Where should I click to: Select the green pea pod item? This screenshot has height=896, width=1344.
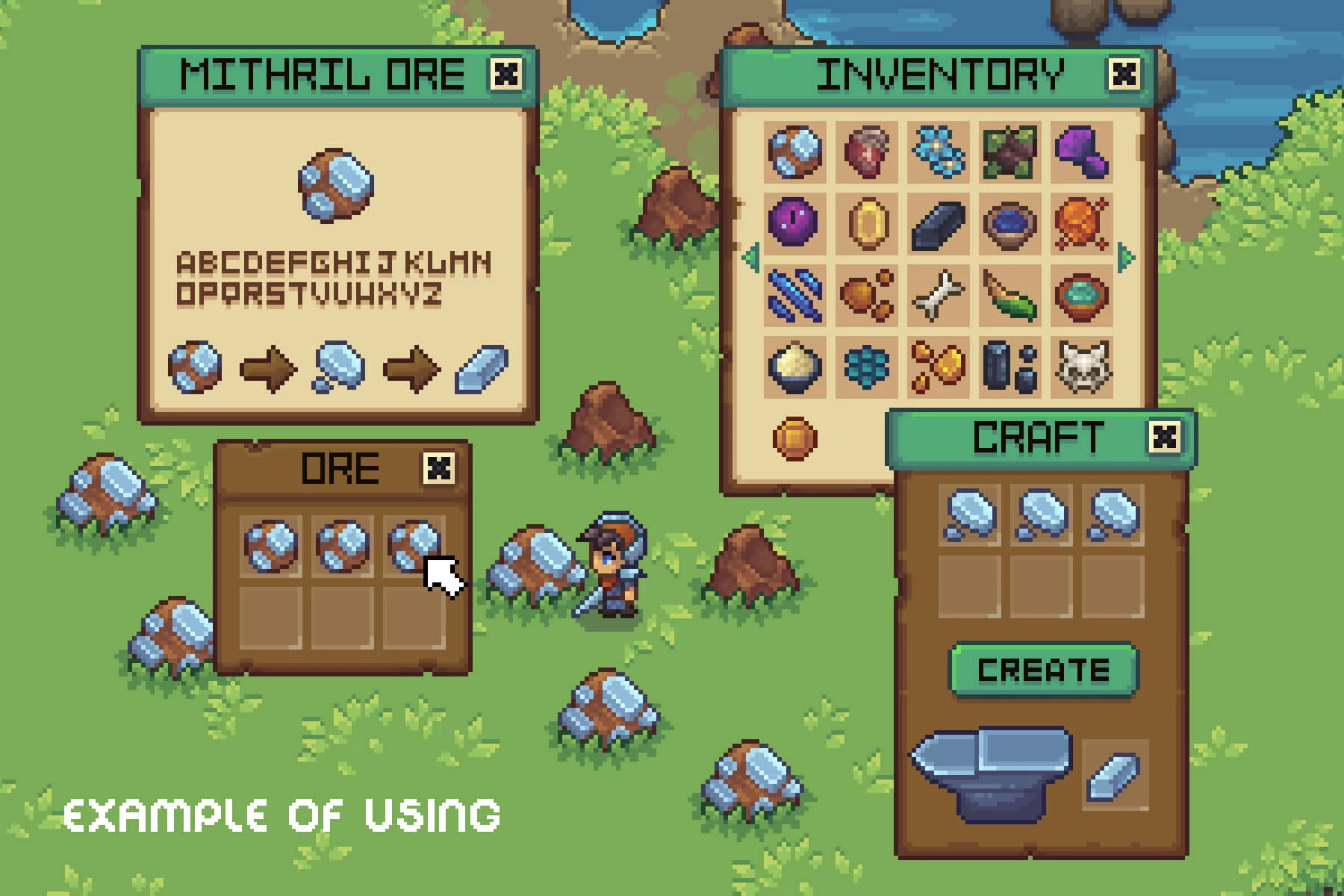[x=1009, y=296]
